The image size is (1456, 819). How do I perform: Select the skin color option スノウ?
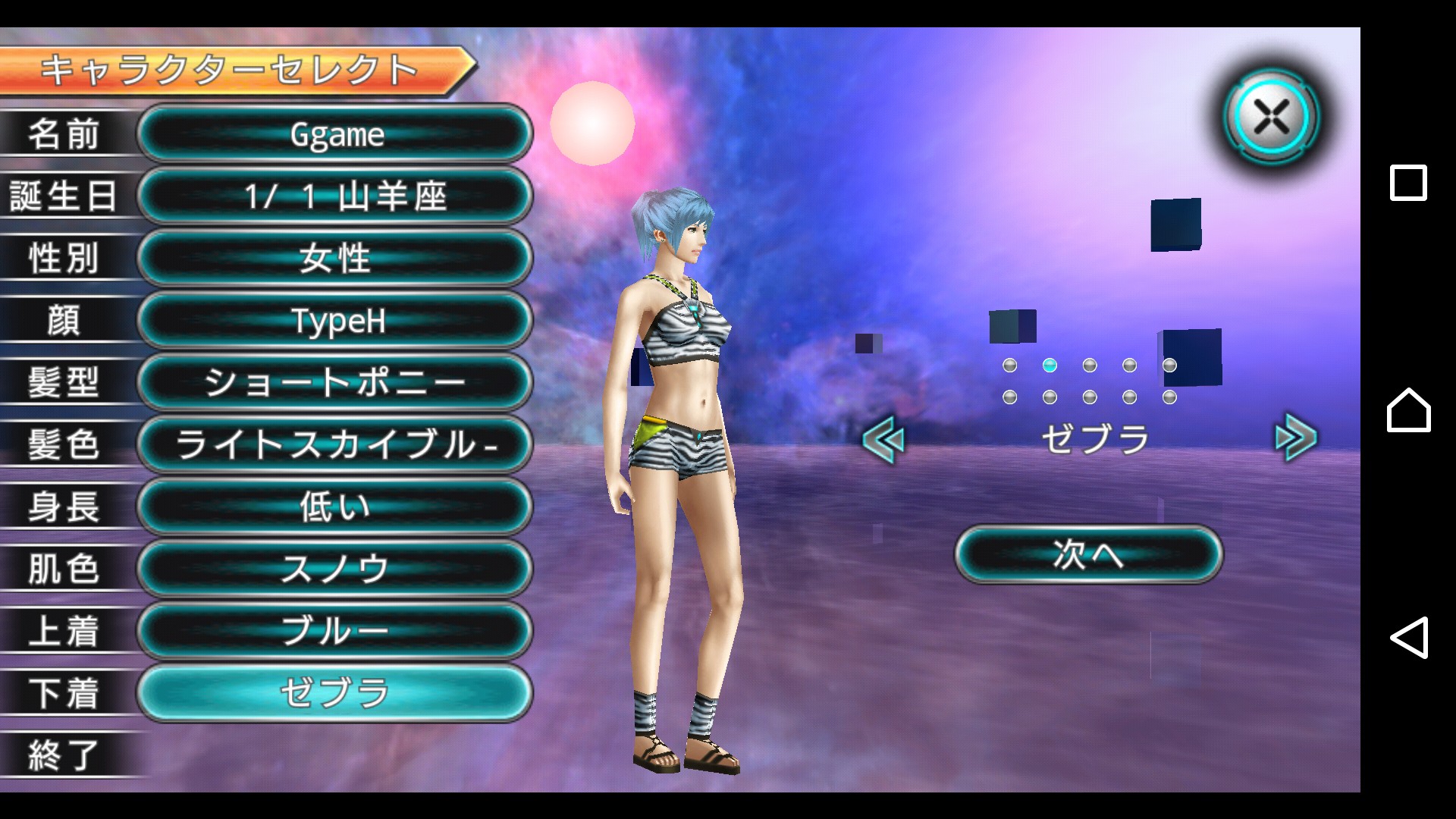[x=335, y=570]
